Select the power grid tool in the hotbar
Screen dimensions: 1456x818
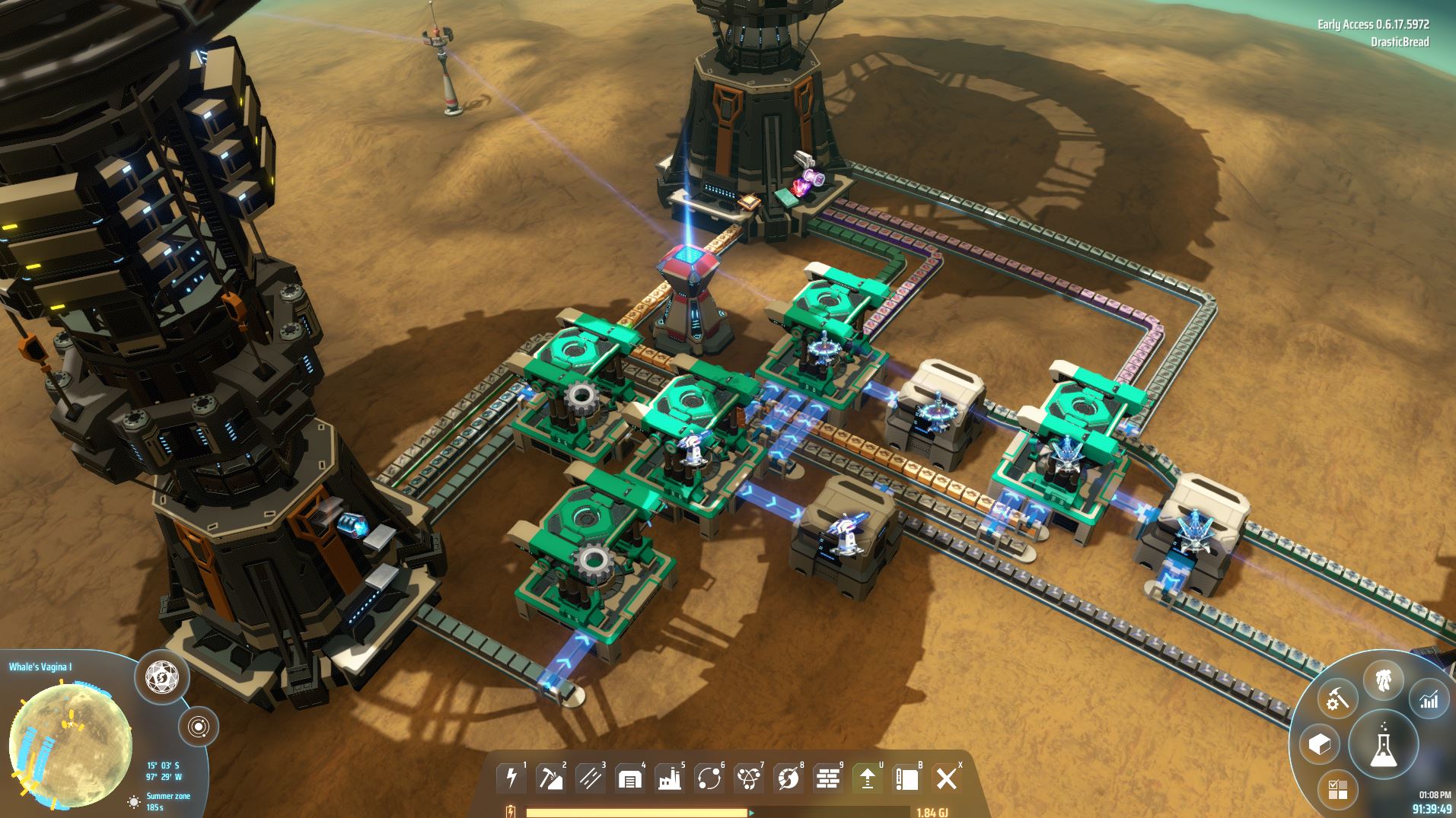pos(510,778)
